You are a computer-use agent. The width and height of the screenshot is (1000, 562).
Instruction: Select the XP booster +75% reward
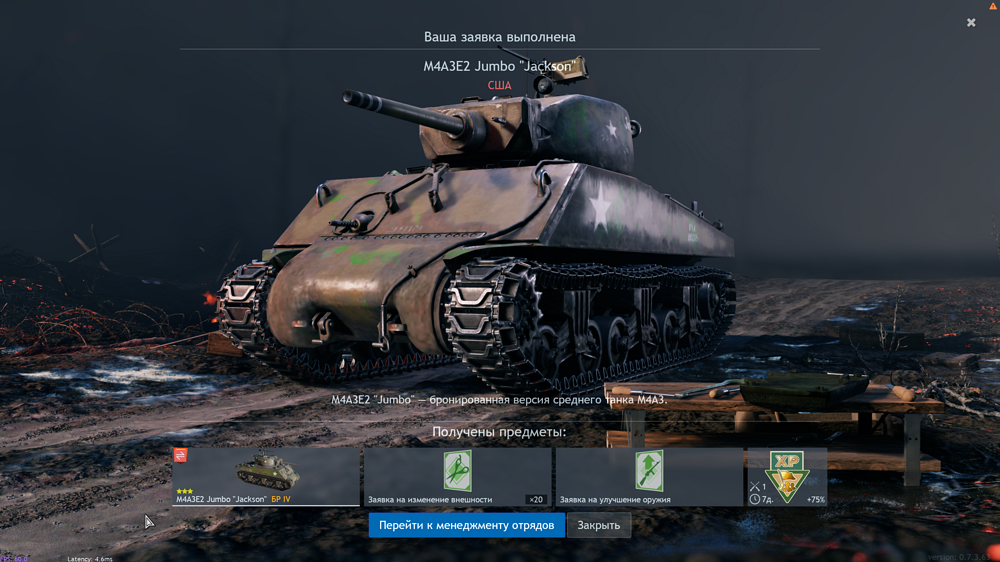(787, 476)
